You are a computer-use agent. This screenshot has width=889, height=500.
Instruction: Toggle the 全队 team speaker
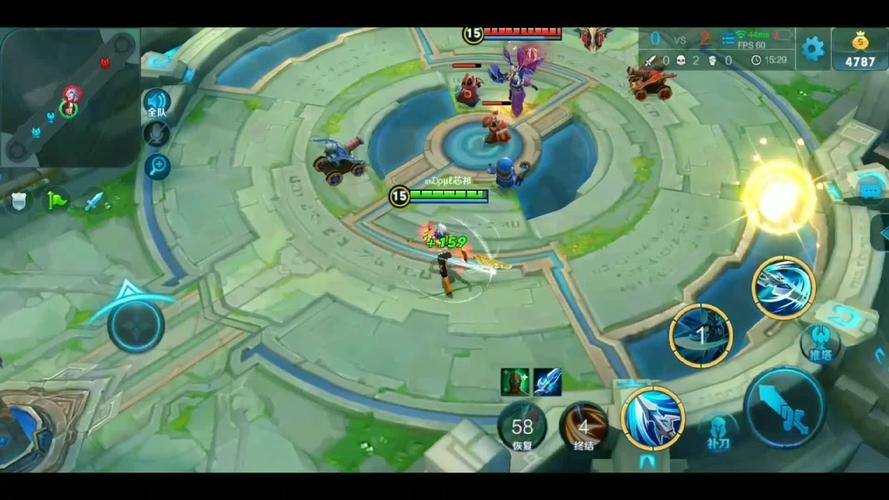click(157, 103)
